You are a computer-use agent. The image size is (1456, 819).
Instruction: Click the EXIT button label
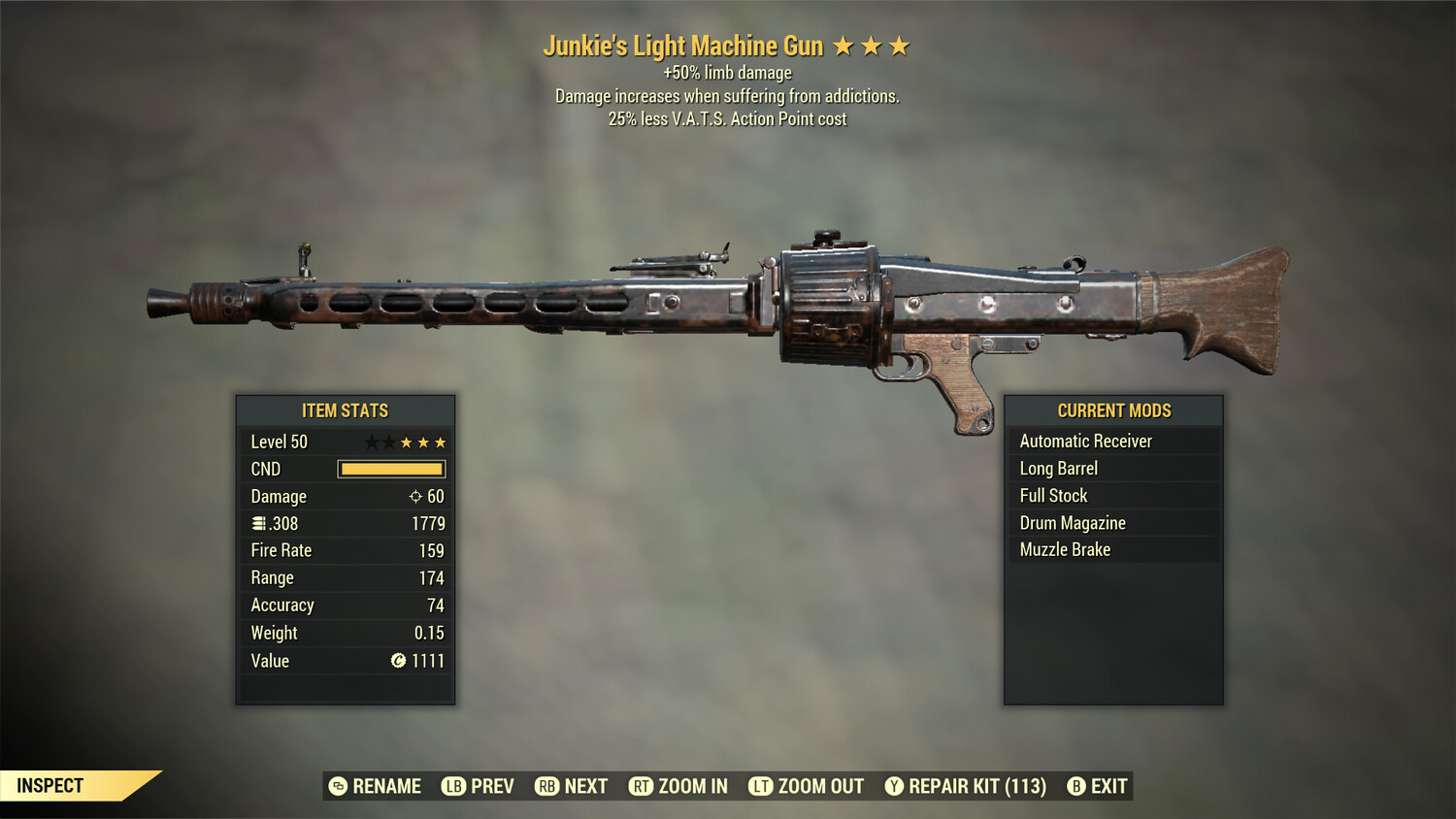(x=1109, y=786)
